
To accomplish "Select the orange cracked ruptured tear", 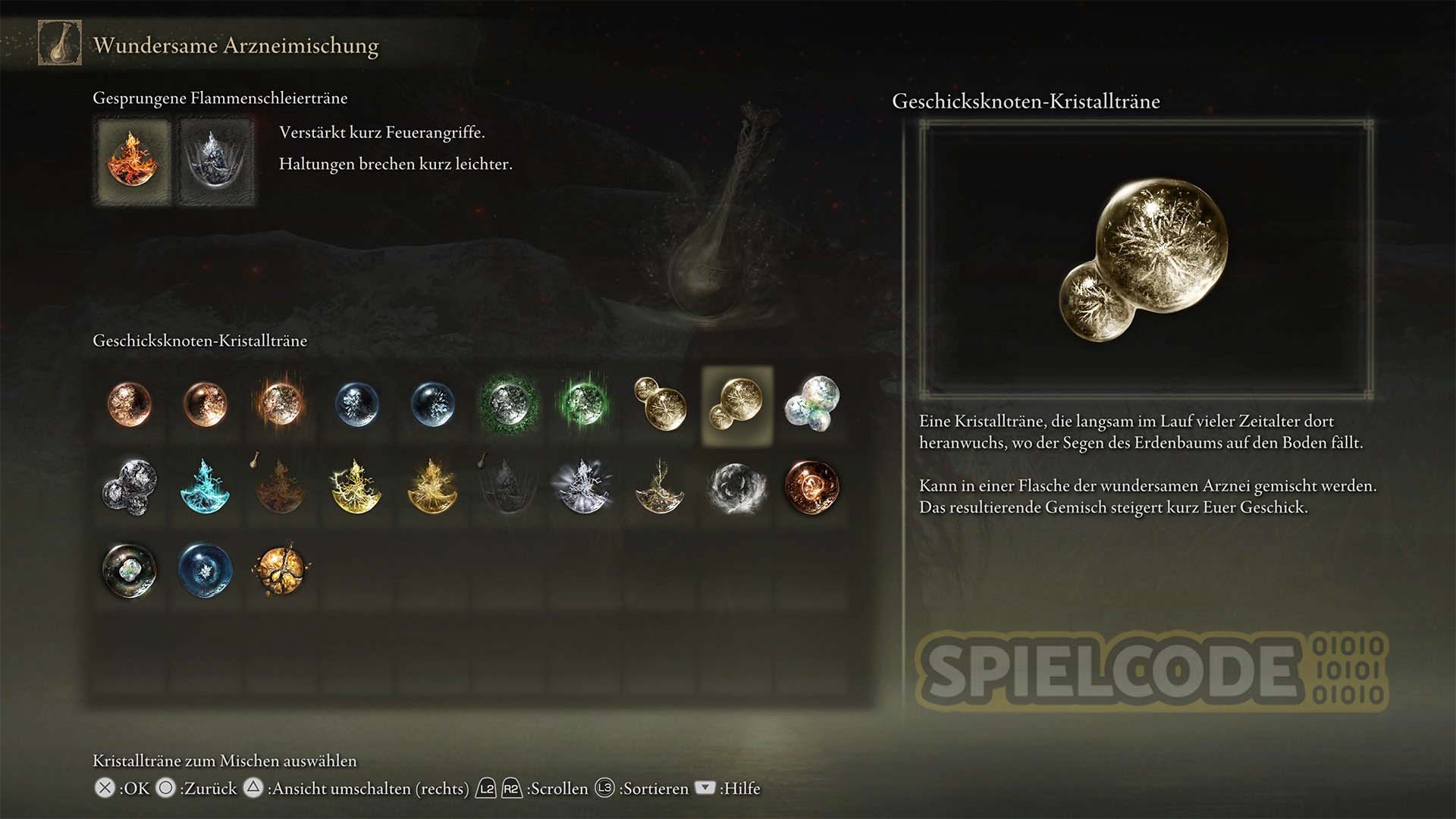I will coord(281,570).
